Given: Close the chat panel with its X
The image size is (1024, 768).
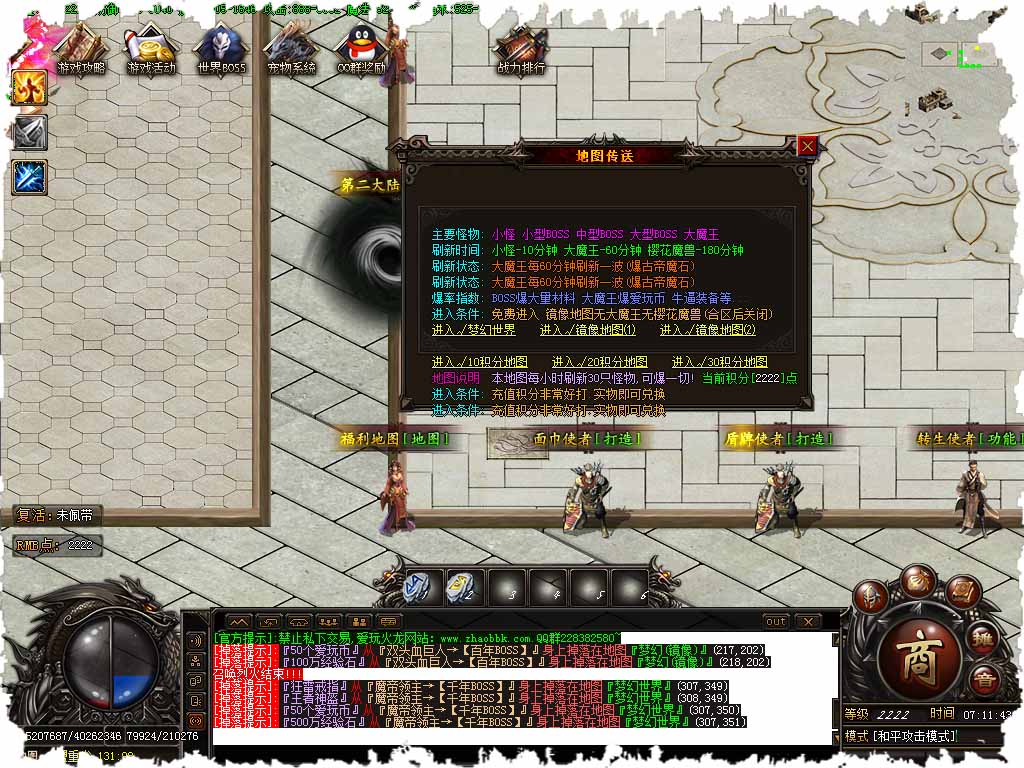Looking at the screenshot, I should pos(807,621).
